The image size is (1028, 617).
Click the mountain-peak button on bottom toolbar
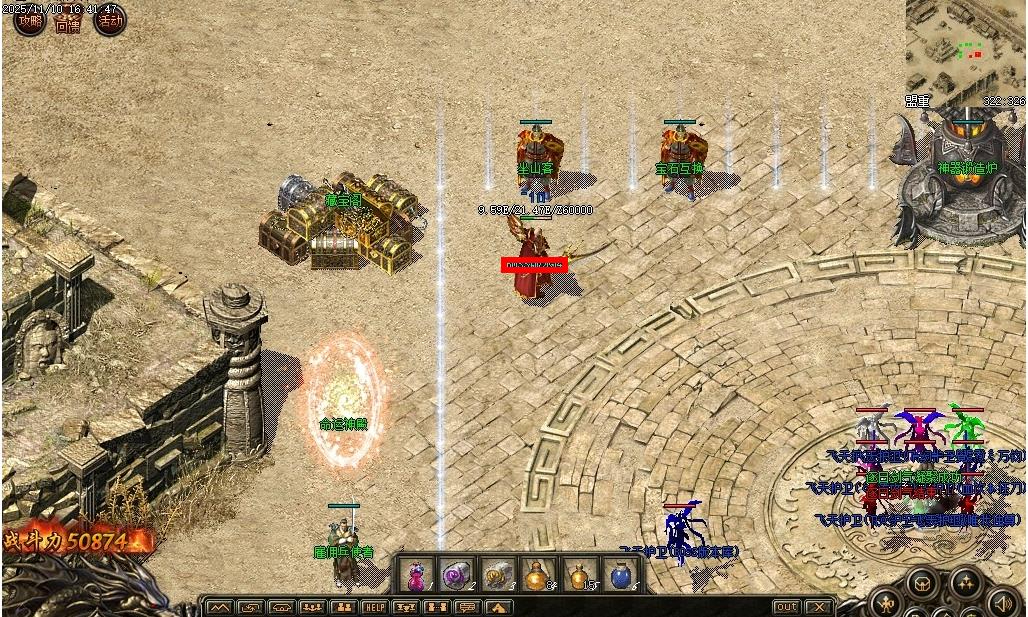tap(219, 607)
